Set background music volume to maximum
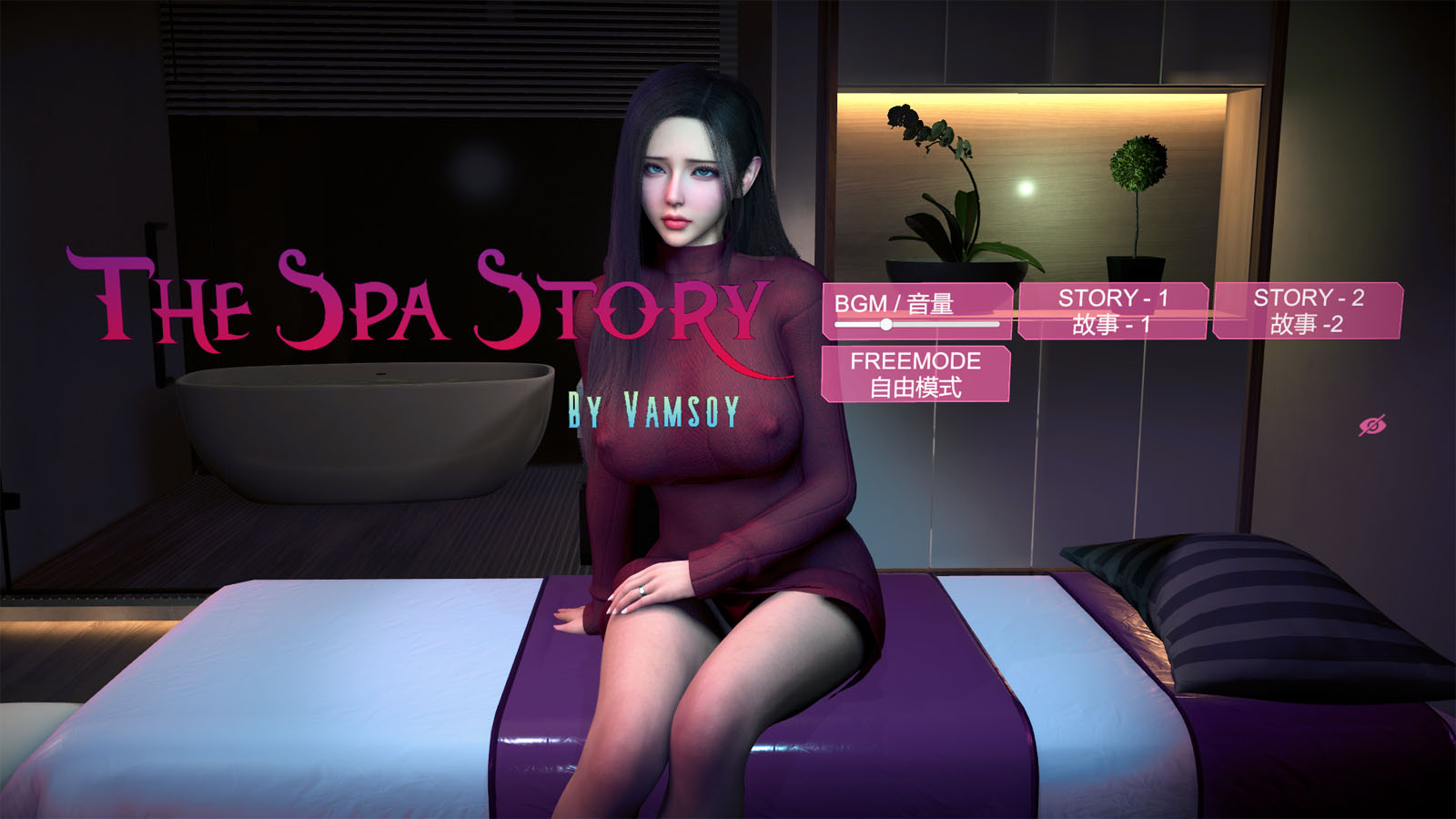The width and height of the screenshot is (1456, 819). tap(996, 324)
